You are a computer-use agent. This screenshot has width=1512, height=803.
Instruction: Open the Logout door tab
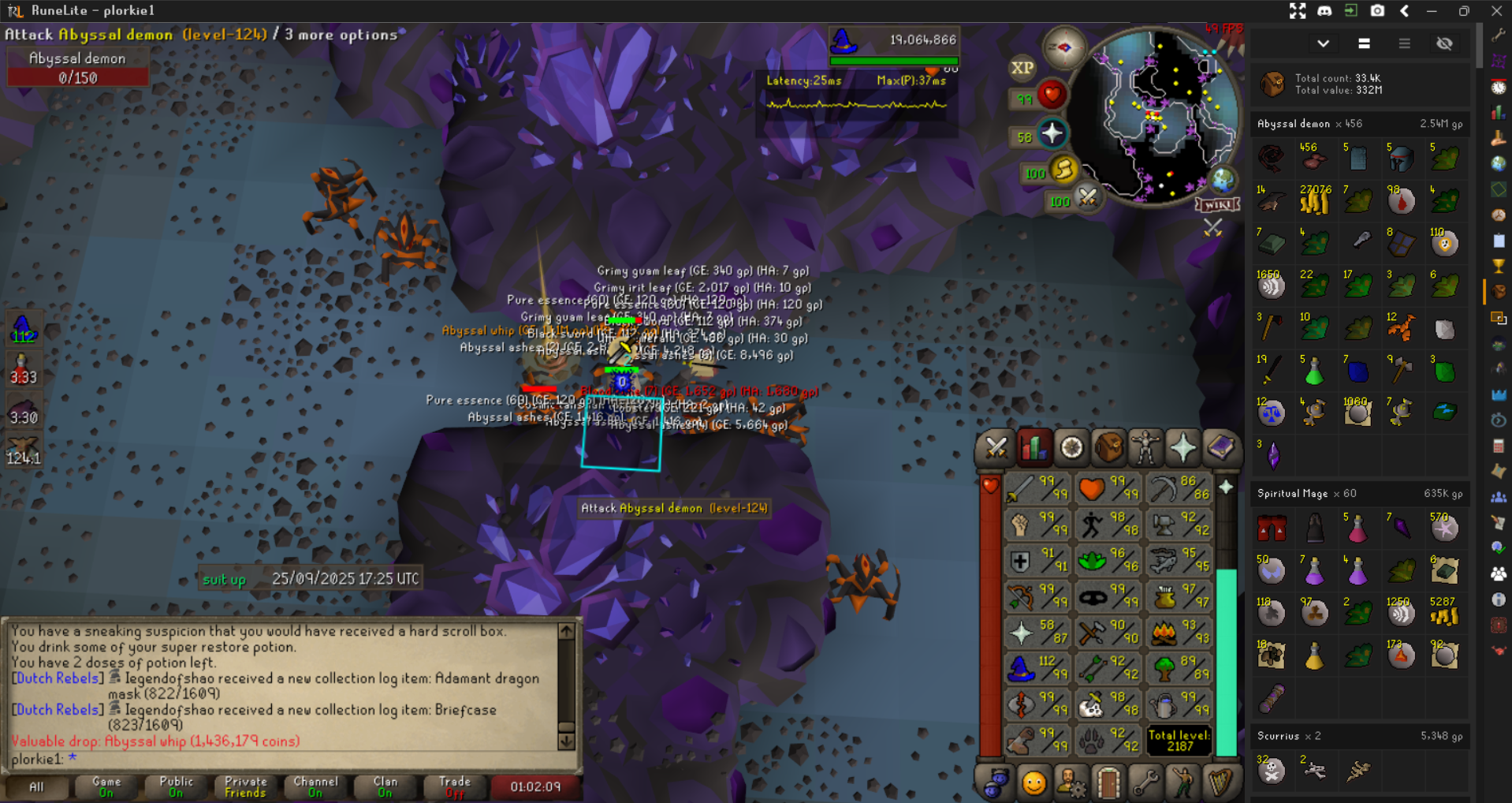pyautogui.click(x=1108, y=782)
